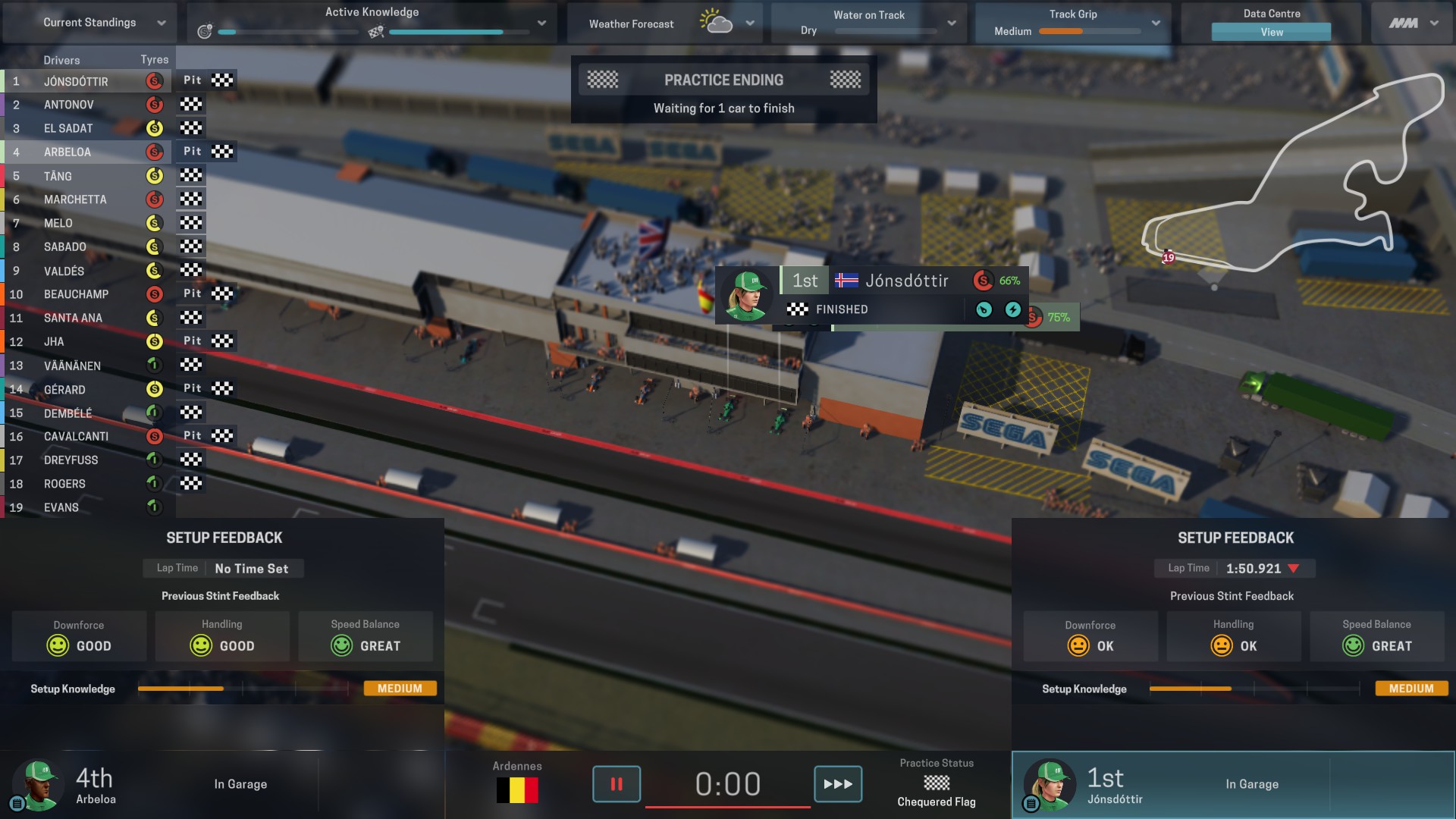
Task: Select Marchetta's row in the standings
Action: click(75, 199)
